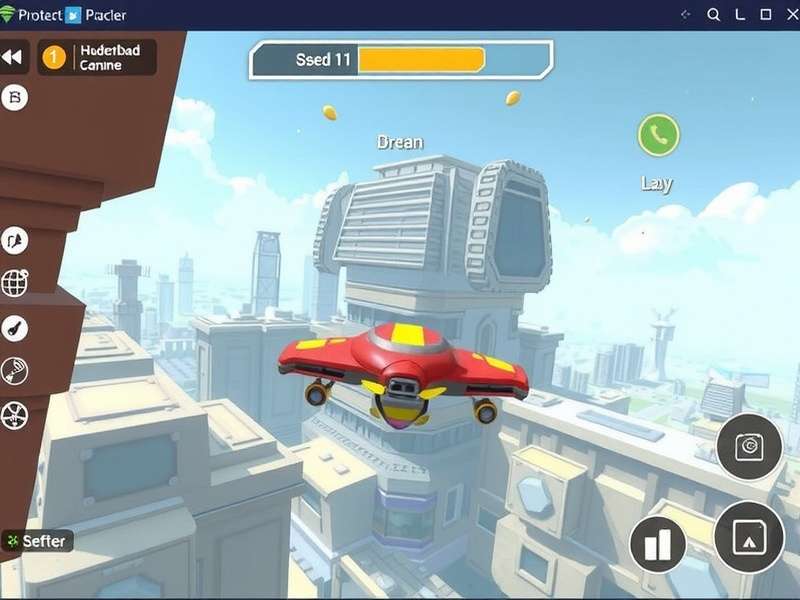The image size is (800, 600).
Task: Activate the paintbrush tool icon
Action: 15,328
